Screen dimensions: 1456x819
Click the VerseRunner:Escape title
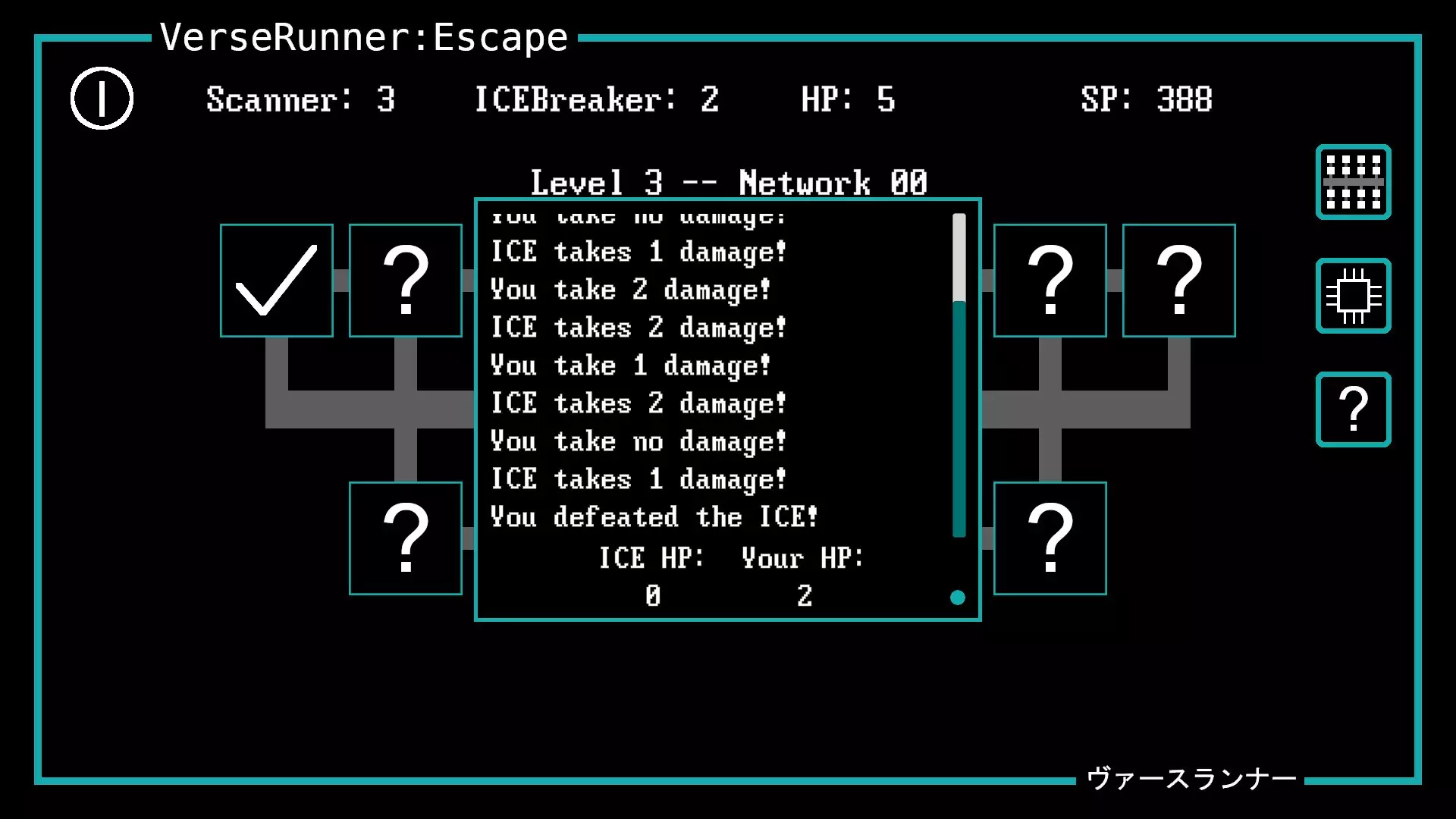[x=362, y=37]
